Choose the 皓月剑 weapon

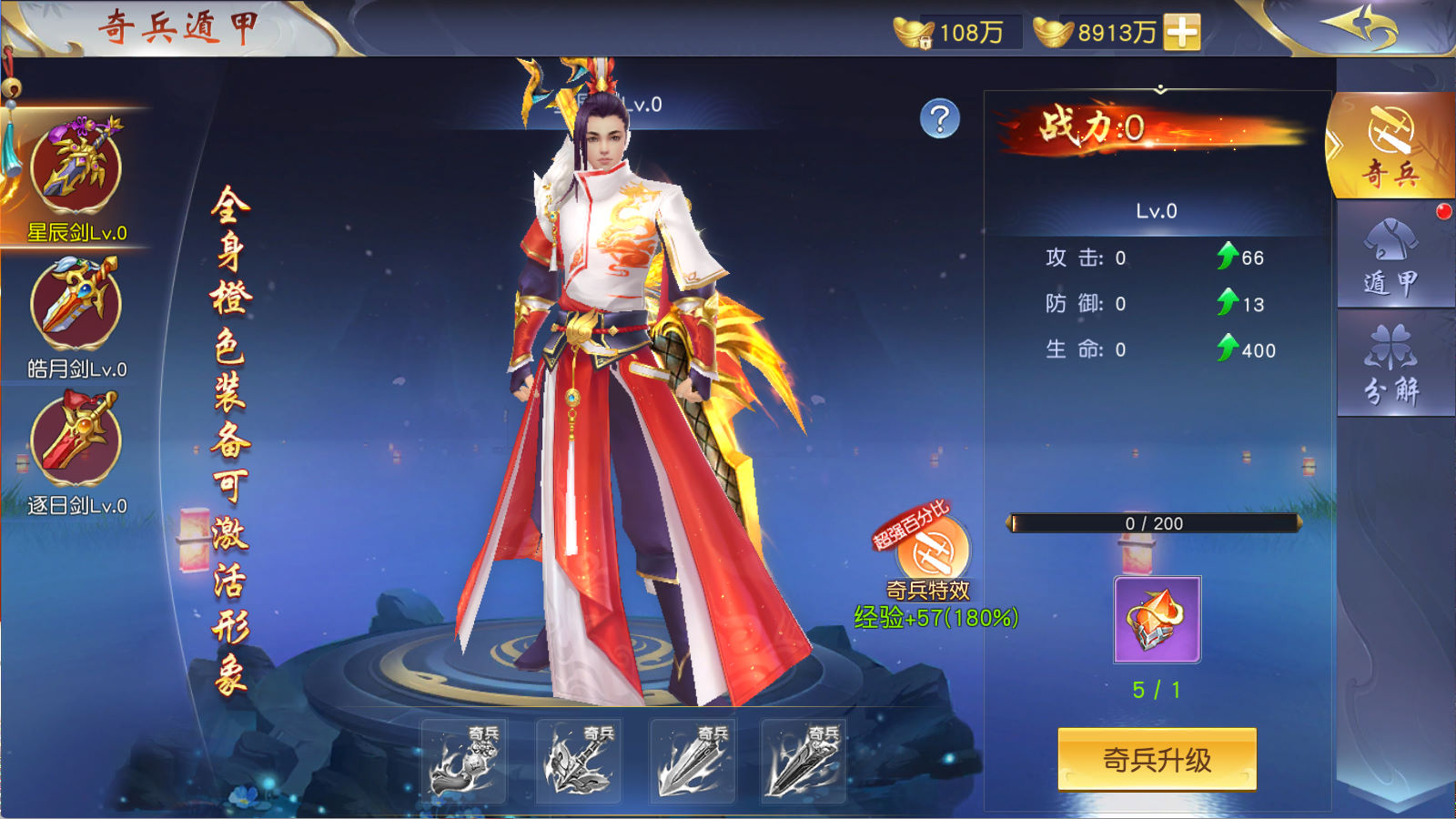76,305
